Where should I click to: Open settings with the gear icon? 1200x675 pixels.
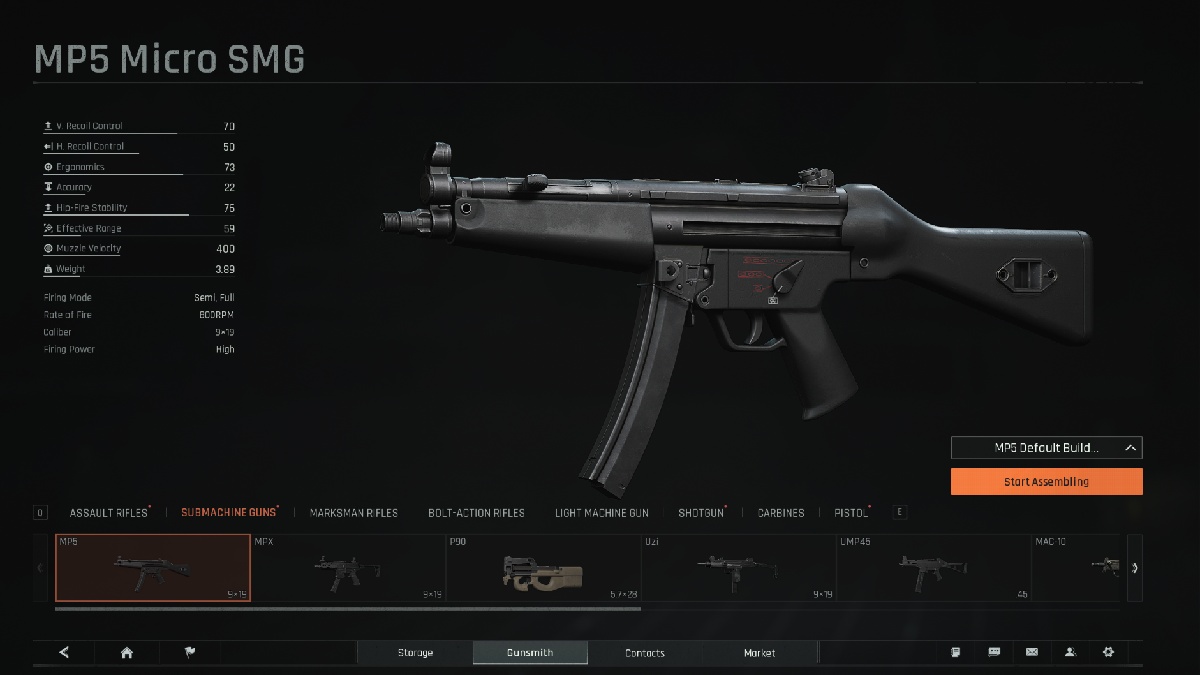point(1108,652)
